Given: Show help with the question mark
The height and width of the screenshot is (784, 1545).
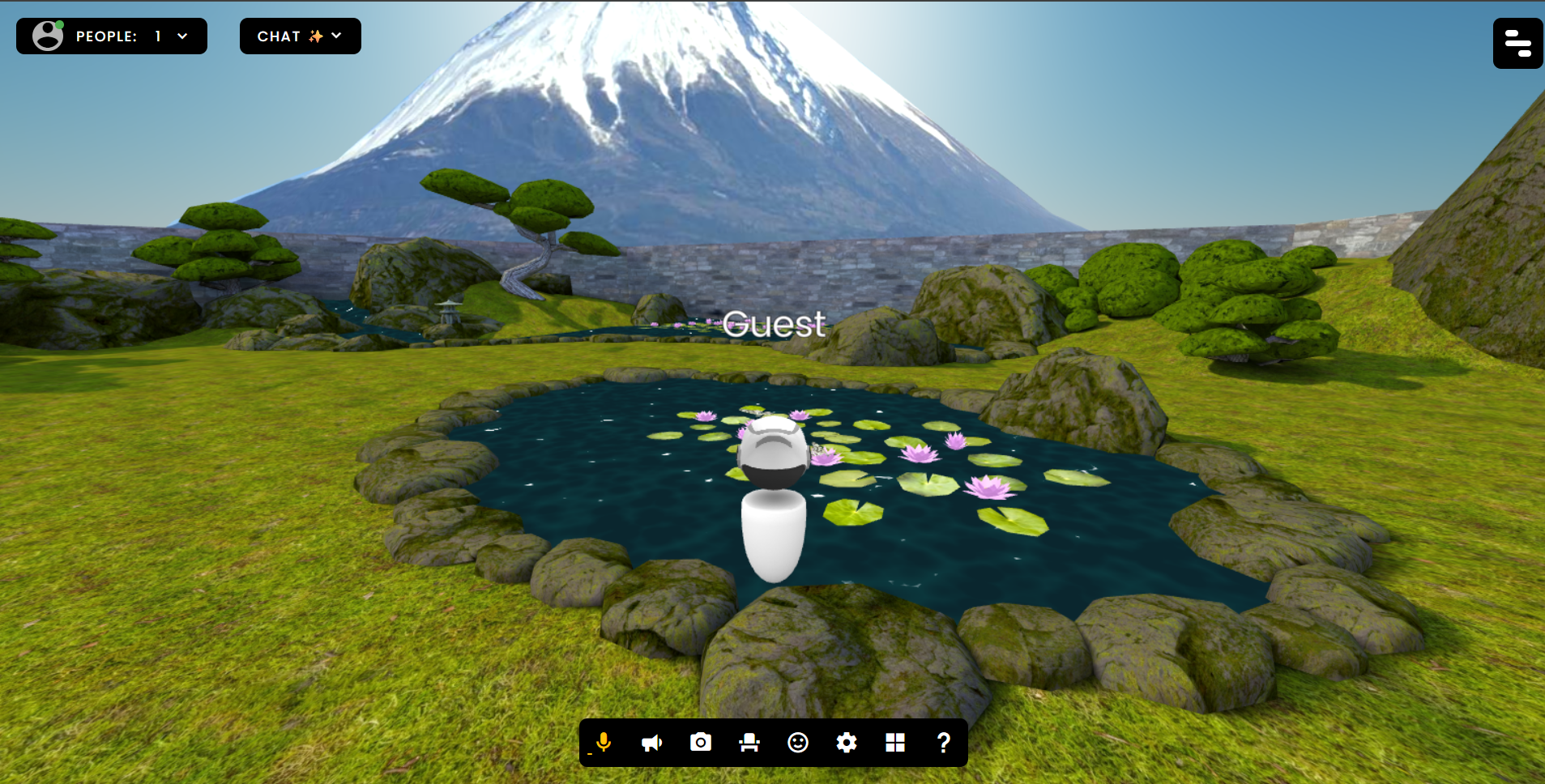Looking at the screenshot, I should tap(944, 743).
